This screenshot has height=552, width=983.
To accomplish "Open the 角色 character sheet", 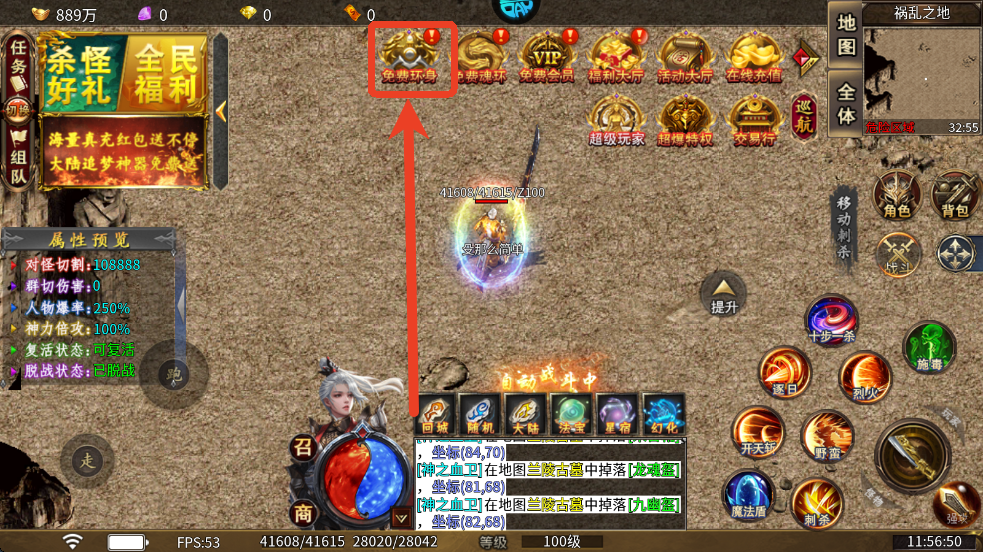I will click(897, 195).
